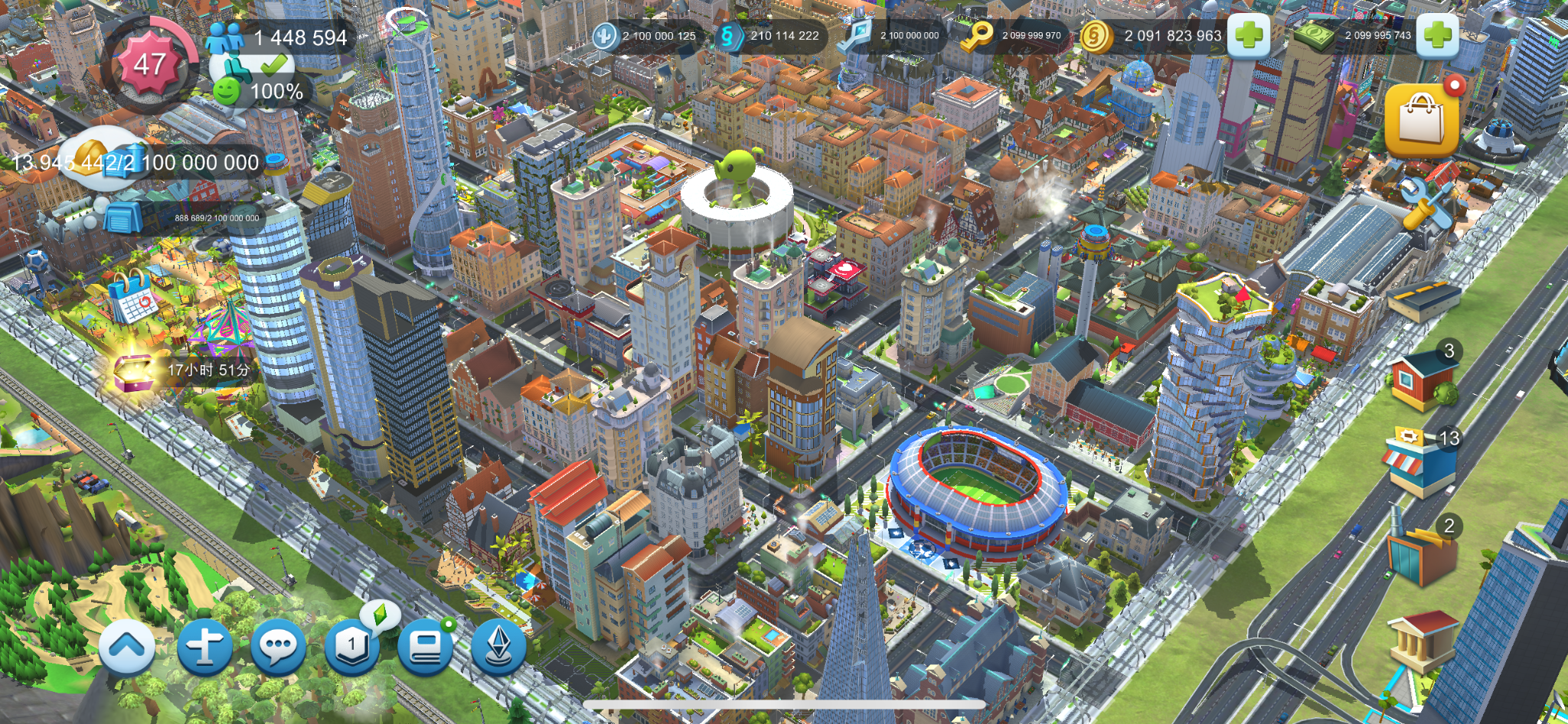The width and height of the screenshot is (1568, 724).
Task: Click the computer screen button
Action: point(425,647)
